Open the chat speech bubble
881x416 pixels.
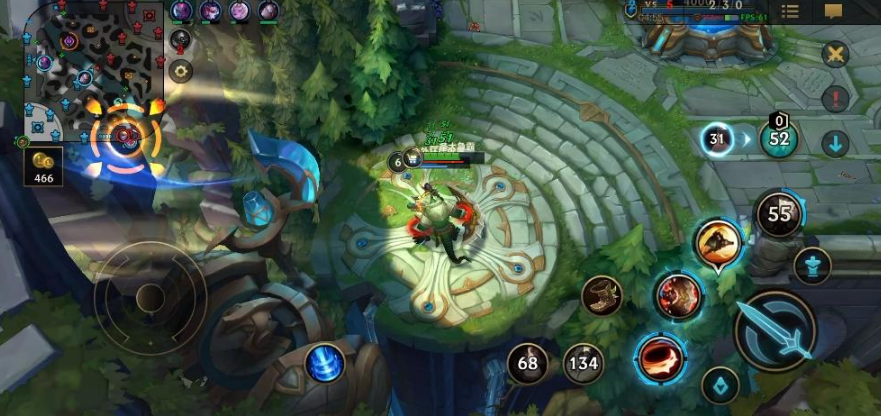click(833, 11)
